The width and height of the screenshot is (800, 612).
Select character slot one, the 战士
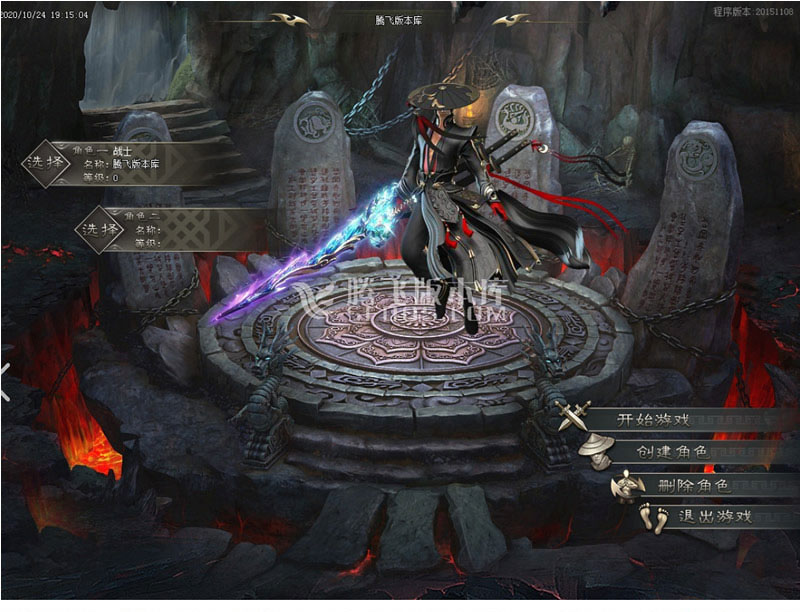[x=48, y=165]
